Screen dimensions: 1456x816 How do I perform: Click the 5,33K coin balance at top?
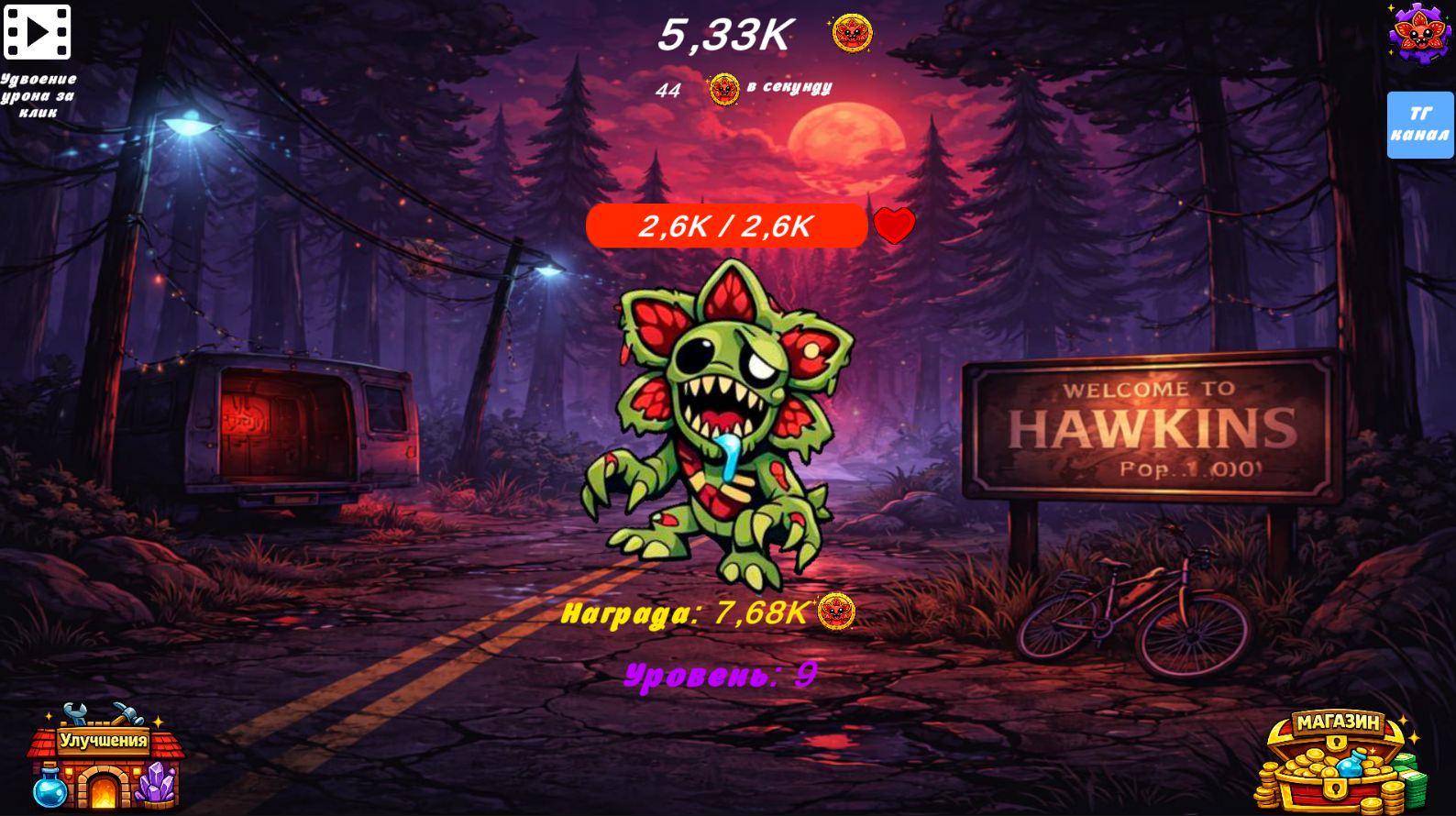coord(724,34)
